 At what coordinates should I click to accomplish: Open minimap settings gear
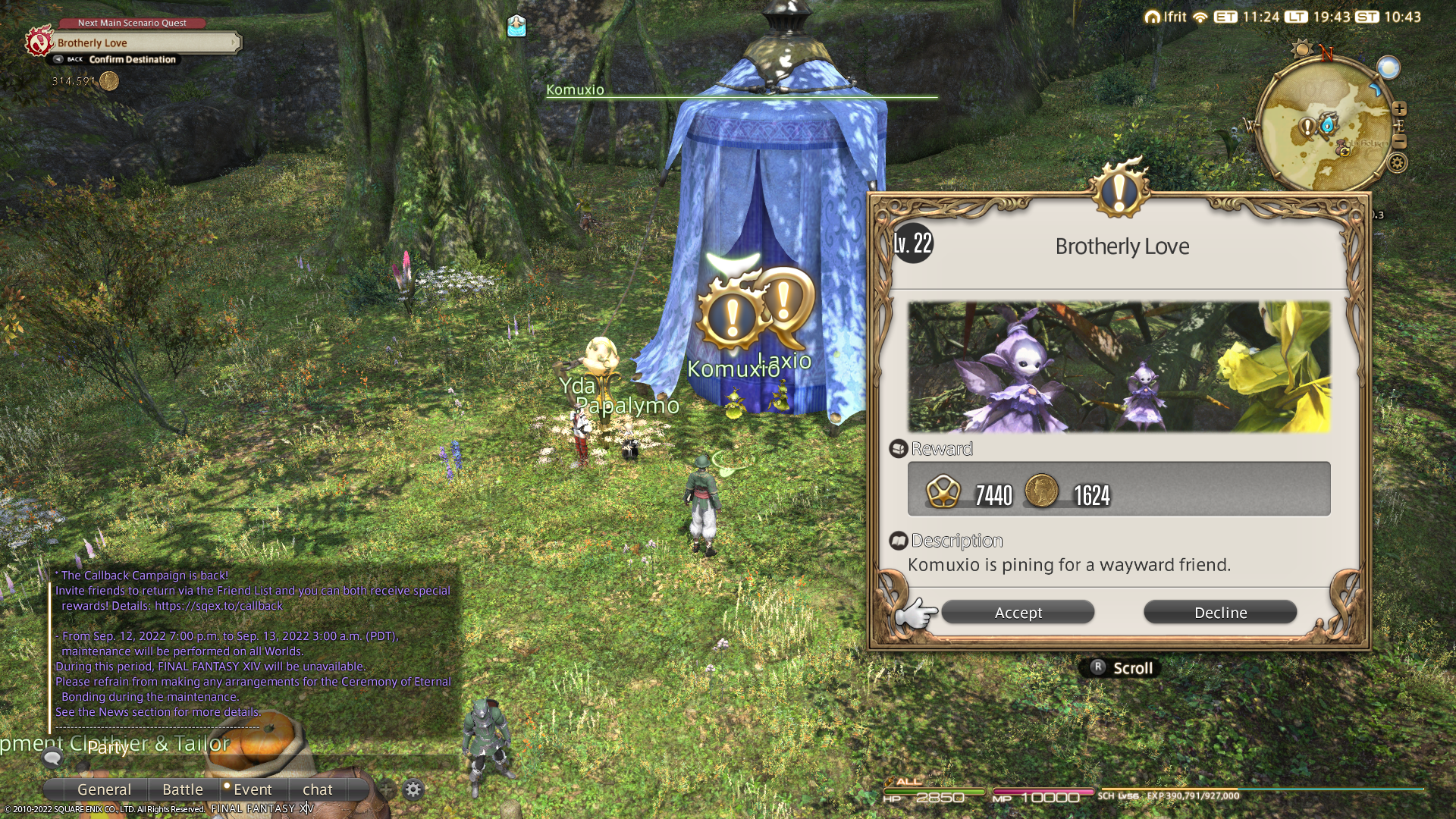pos(1398,162)
